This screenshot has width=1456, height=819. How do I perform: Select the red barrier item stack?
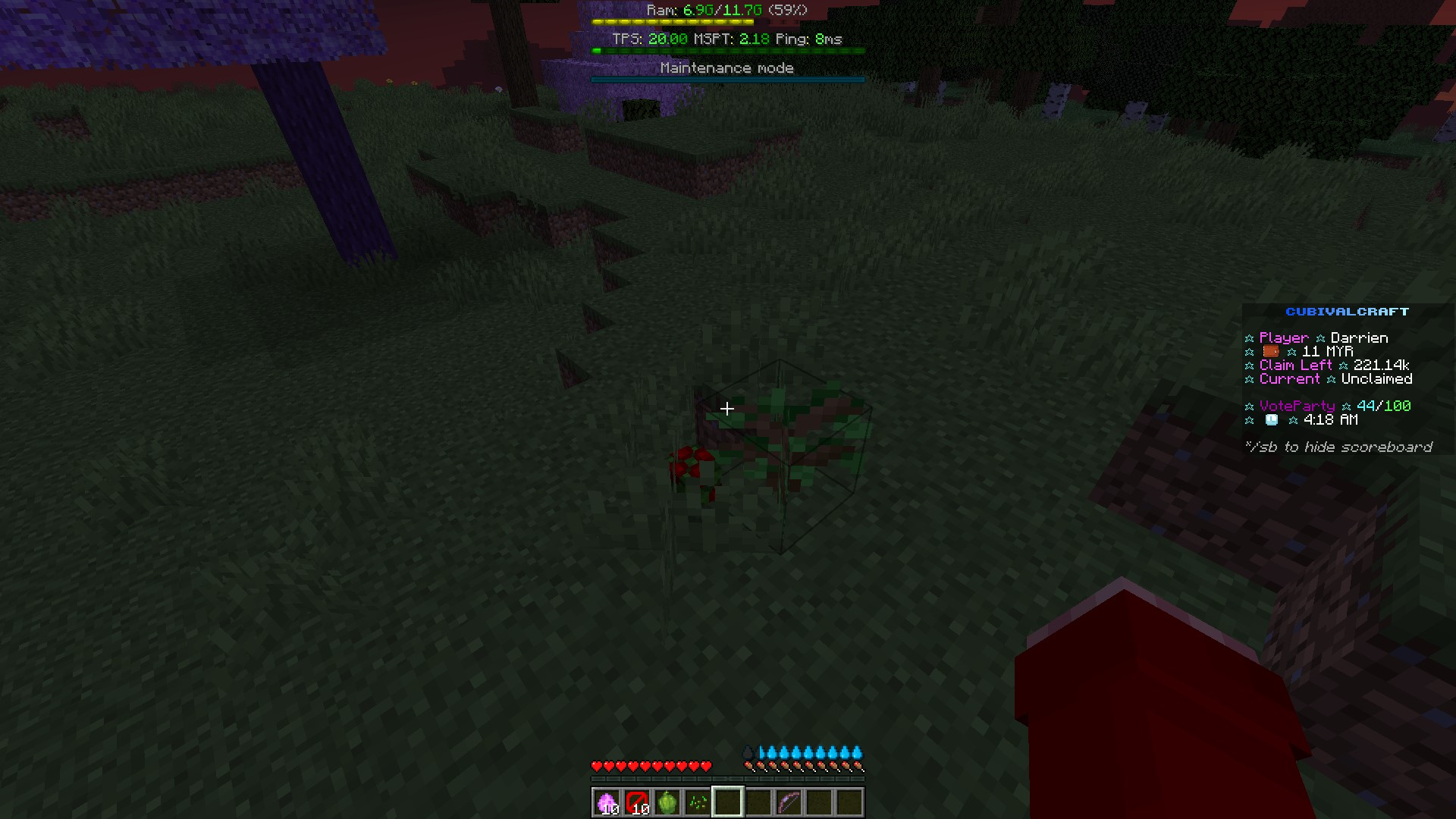pyautogui.click(x=636, y=802)
